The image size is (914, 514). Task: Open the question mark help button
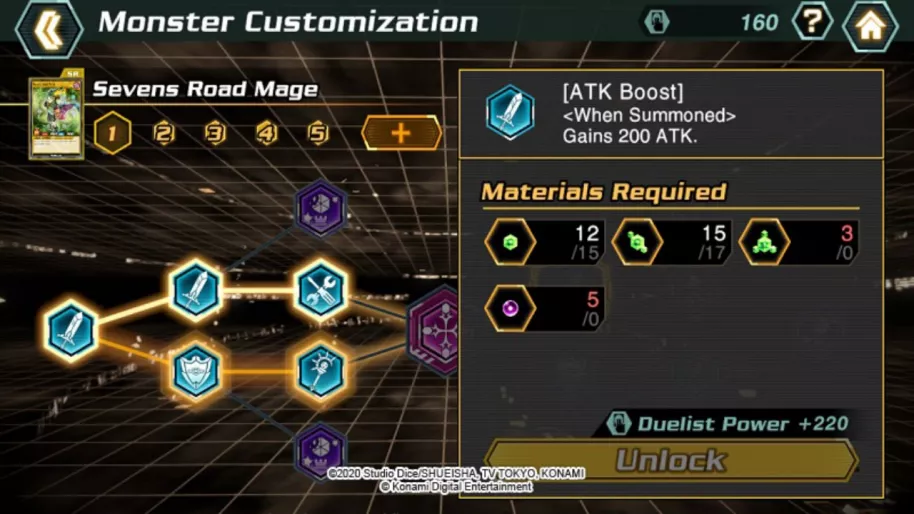click(x=811, y=23)
